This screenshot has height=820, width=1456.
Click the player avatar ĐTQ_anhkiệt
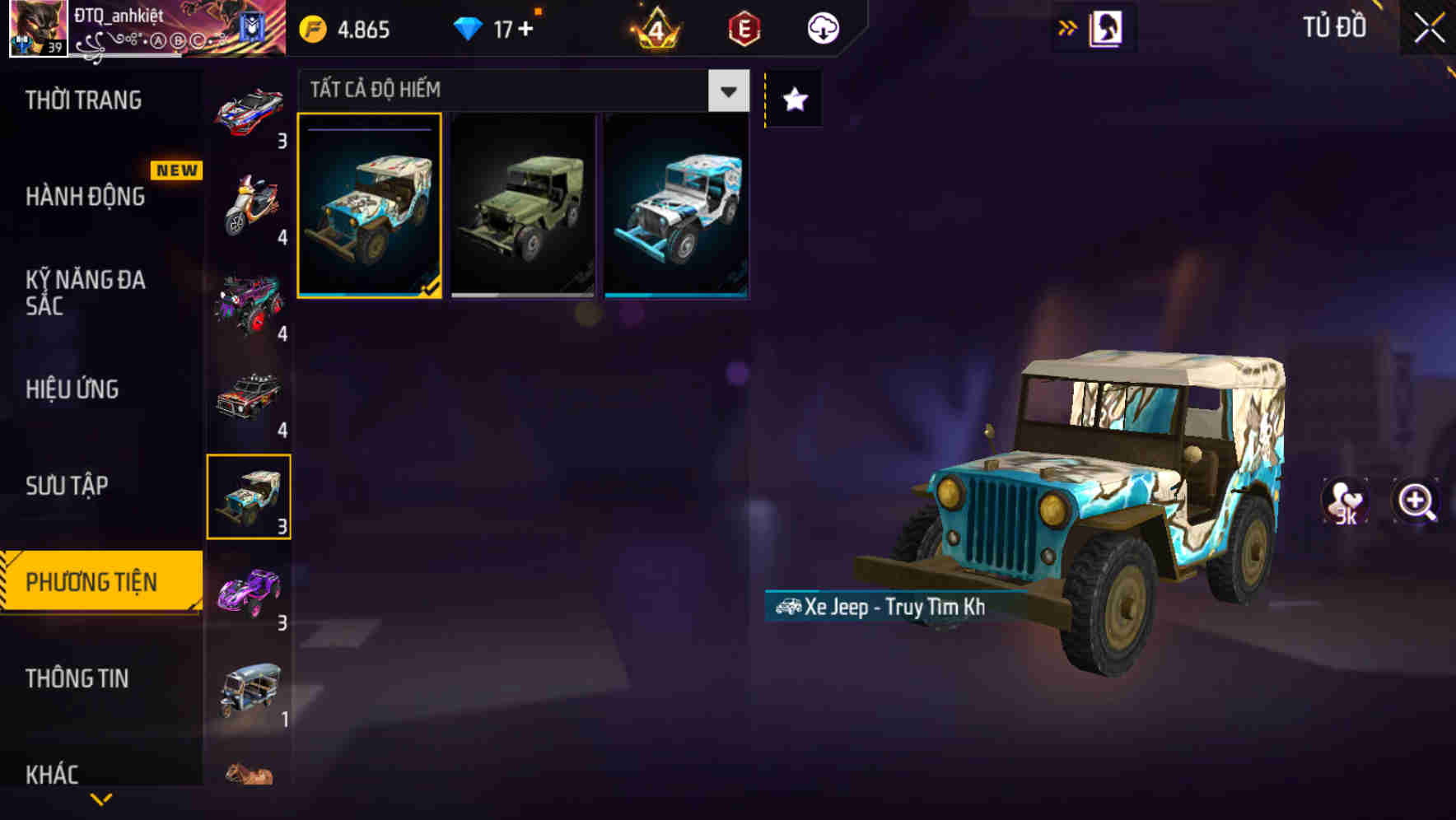tap(36, 27)
